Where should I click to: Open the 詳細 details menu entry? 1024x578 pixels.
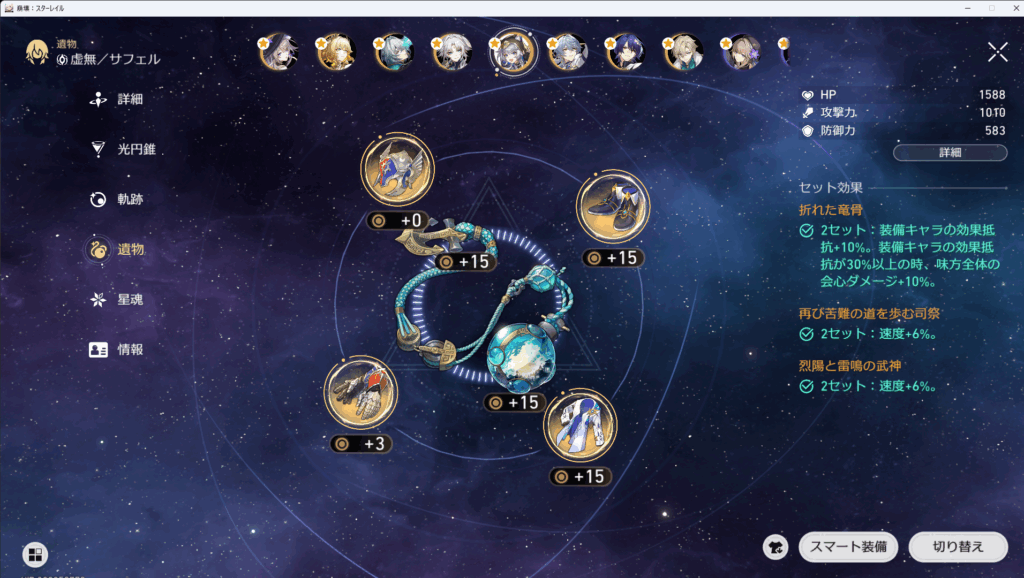128,100
